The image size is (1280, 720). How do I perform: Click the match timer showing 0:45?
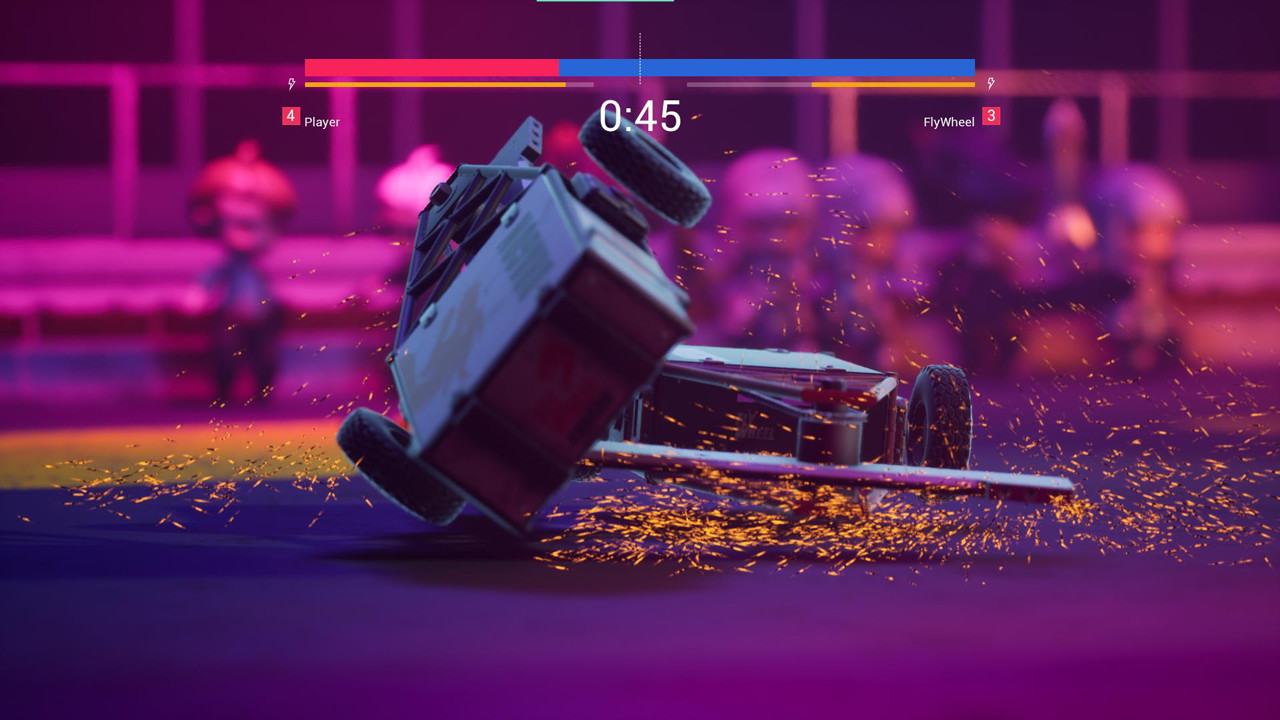[x=640, y=118]
